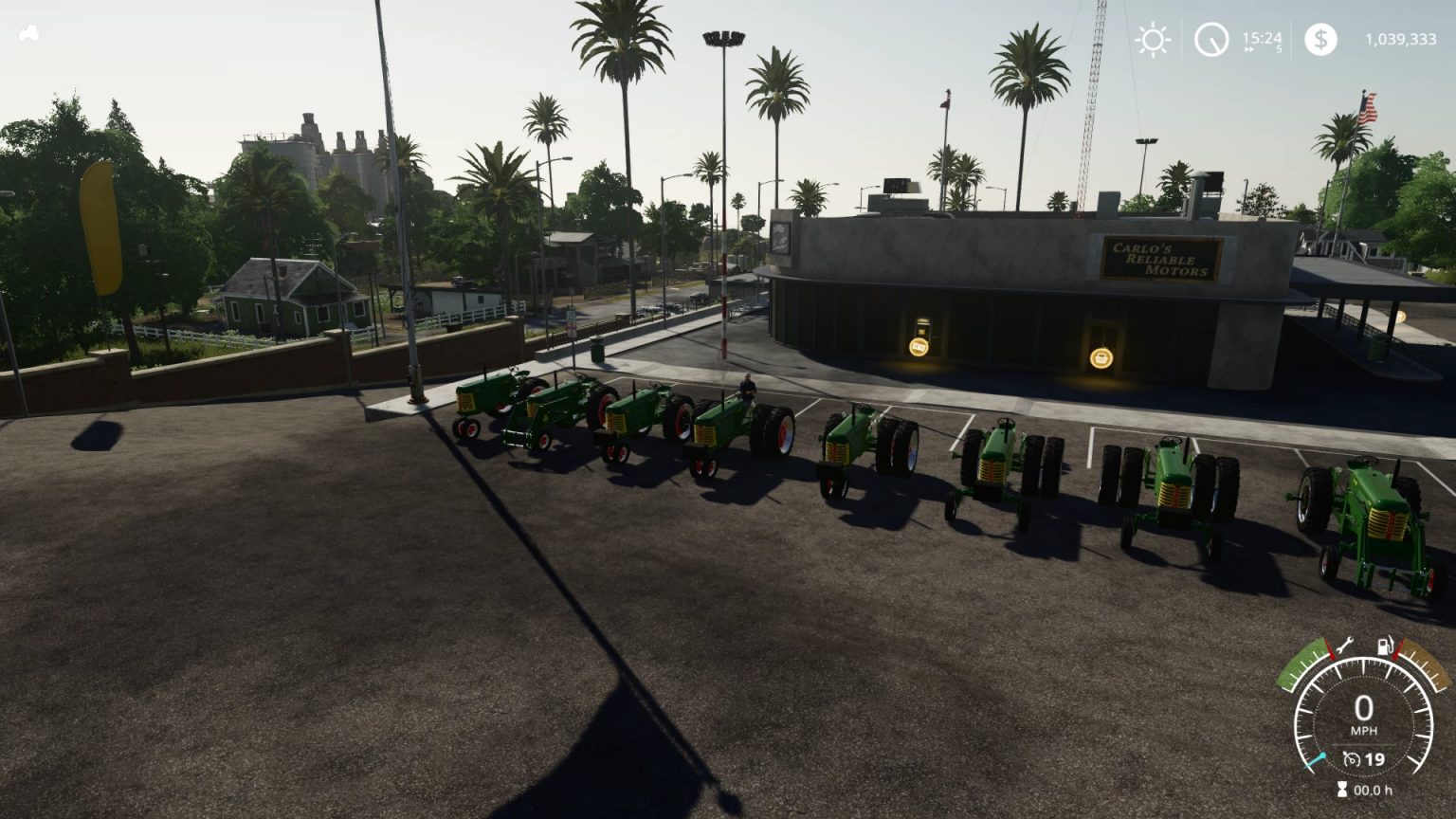
Task: Select the clock icon beside 15:24
Action: tap(1211, 41)
